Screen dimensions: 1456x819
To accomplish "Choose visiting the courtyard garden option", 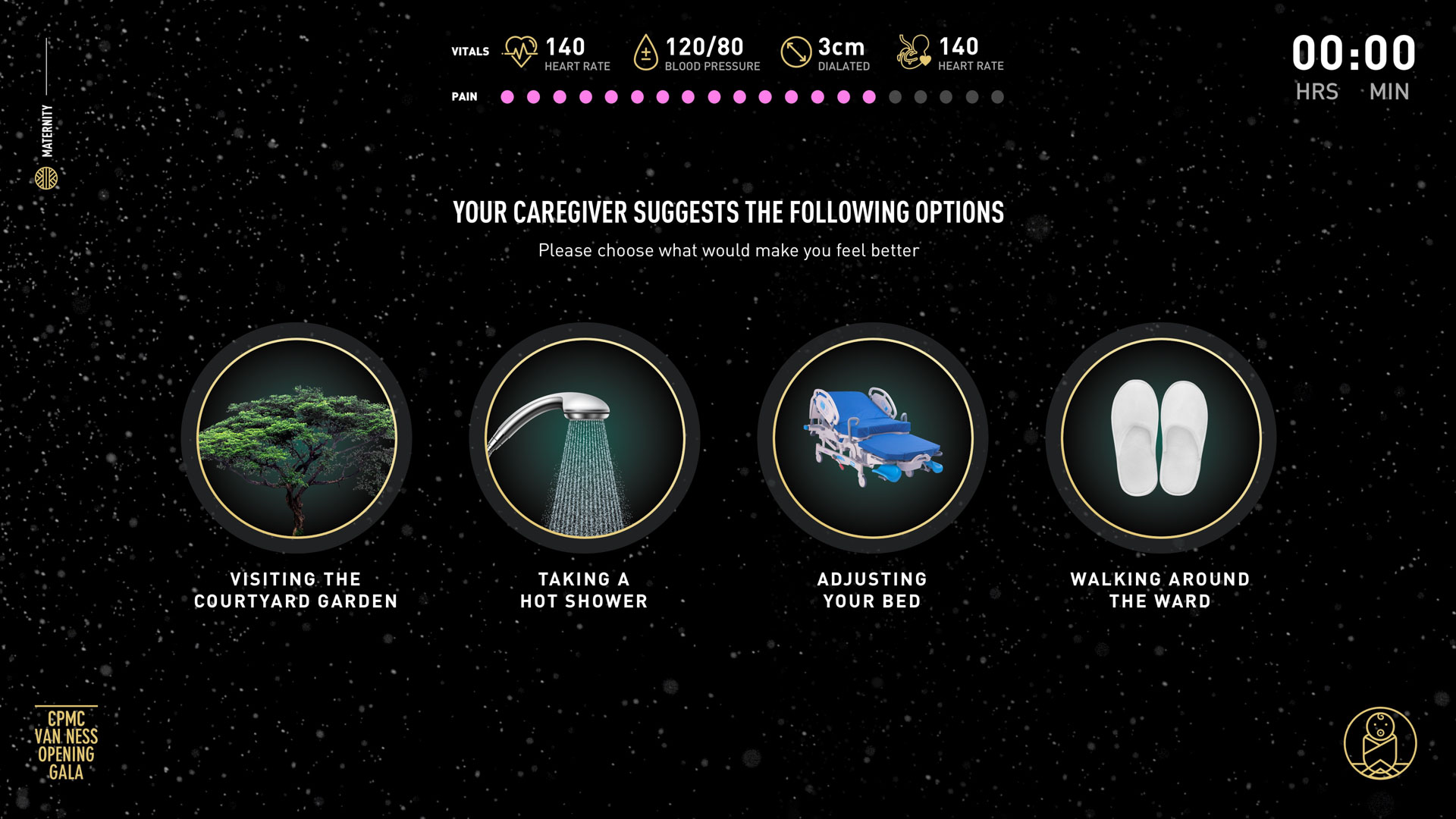I will [x=297, y=438].
